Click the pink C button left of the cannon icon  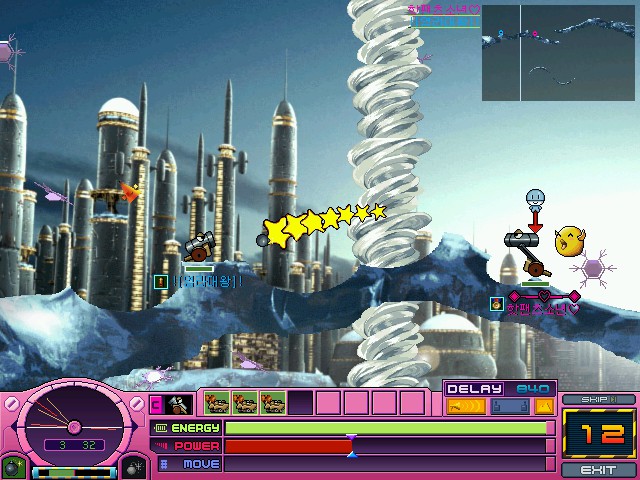click(x=156, y=404)
